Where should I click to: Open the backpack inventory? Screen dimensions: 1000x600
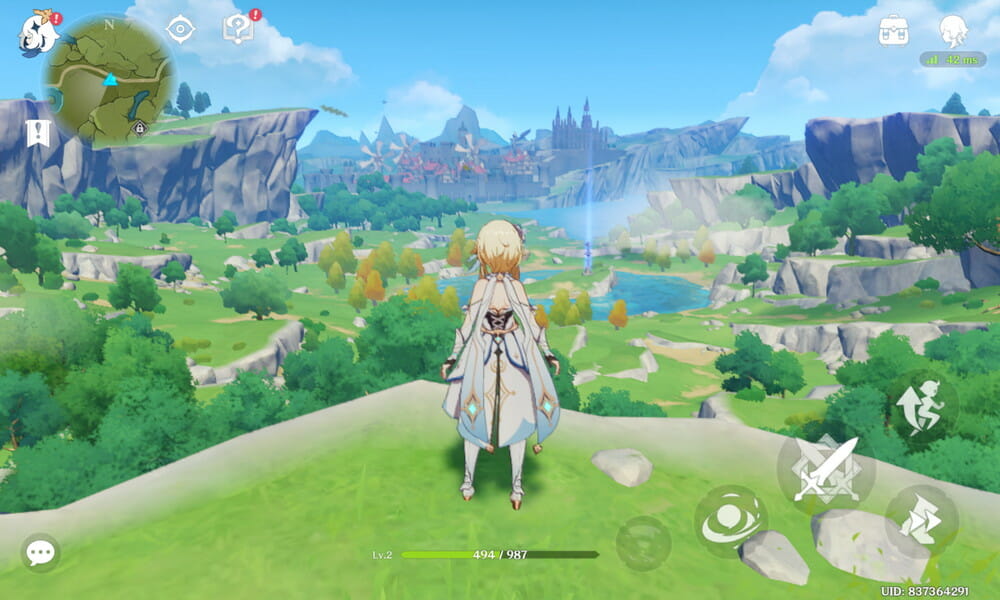pyautogui.click(x=893, y=30)
